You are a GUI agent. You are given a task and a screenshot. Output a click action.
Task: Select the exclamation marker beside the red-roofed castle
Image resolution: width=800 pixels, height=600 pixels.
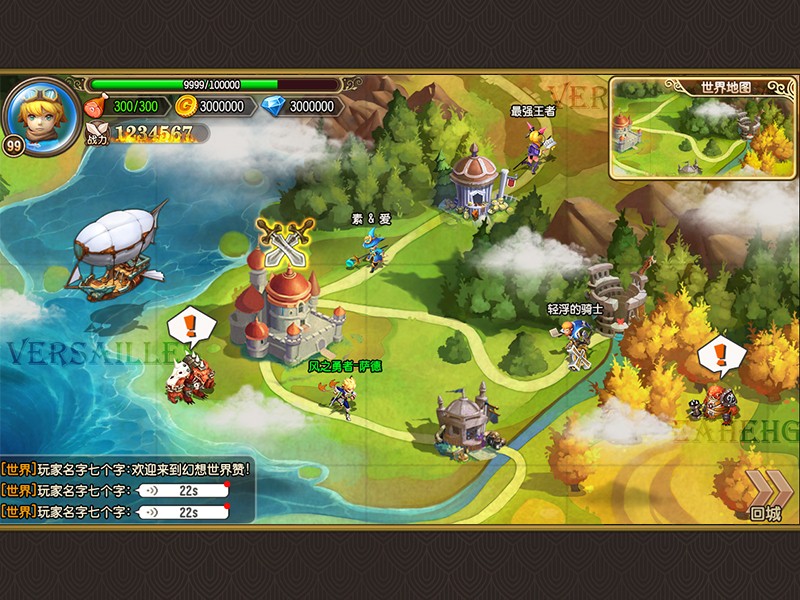coord(188,328)
